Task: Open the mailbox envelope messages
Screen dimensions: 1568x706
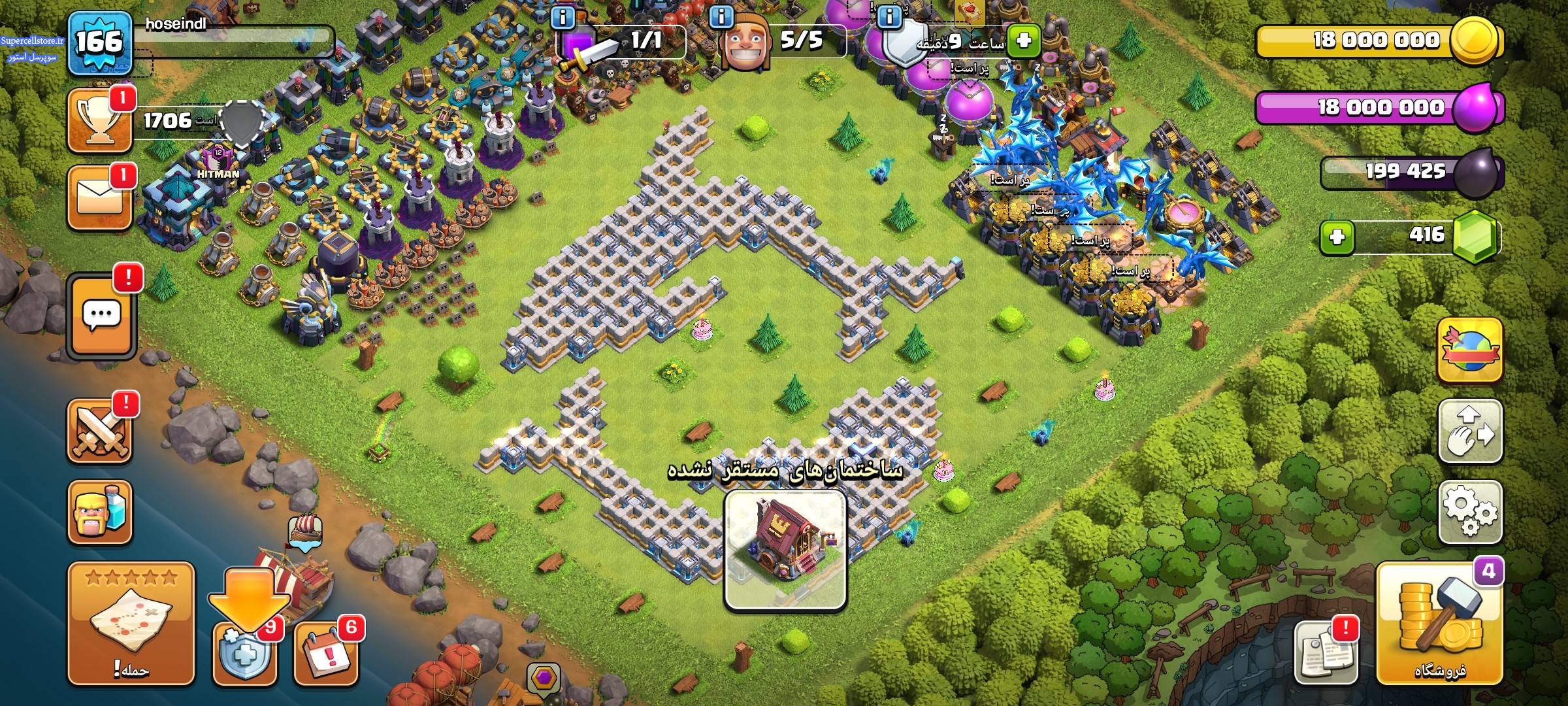Action: (100, 196)
